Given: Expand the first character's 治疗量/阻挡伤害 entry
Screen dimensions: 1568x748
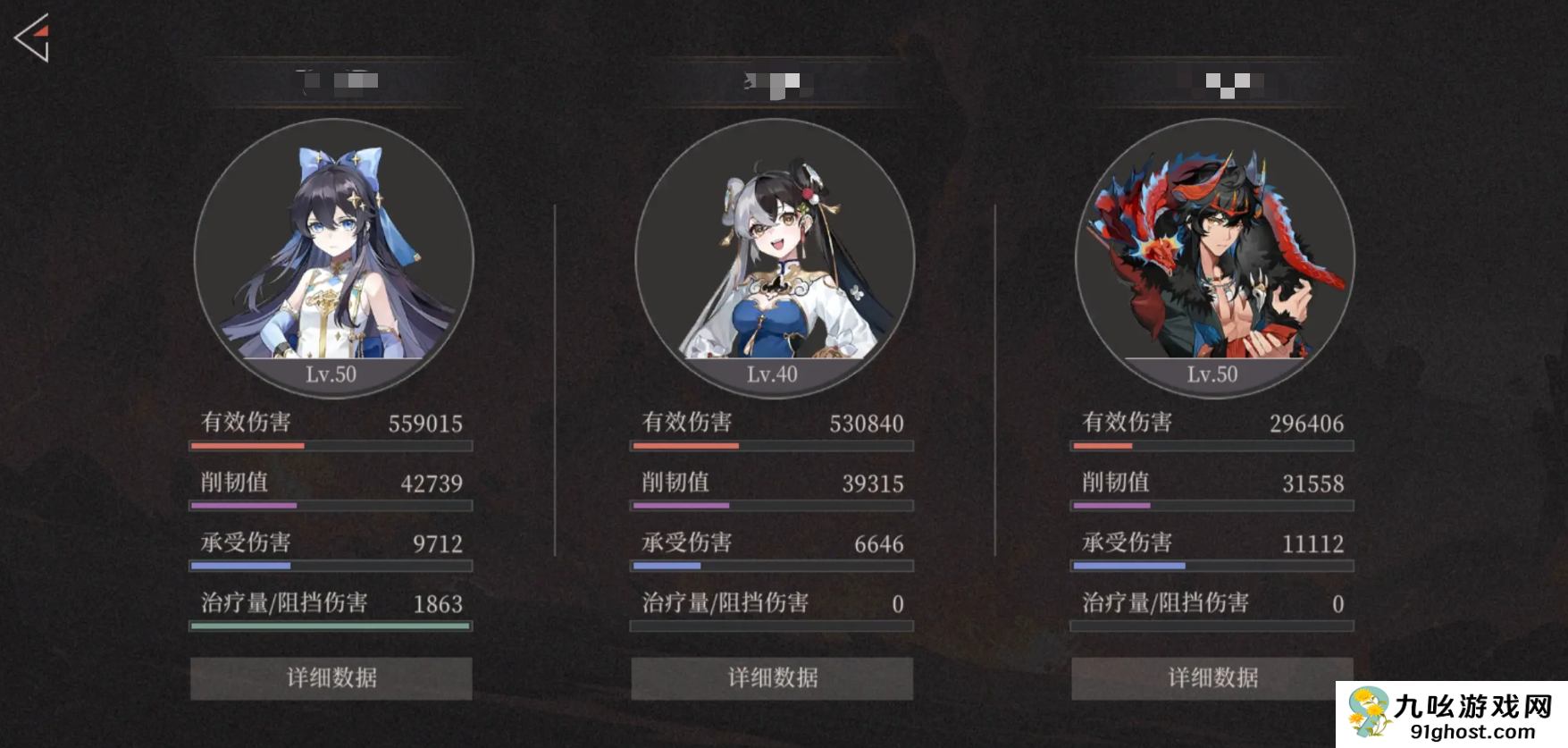Looking at the screenshot, I should click(331, 604).
